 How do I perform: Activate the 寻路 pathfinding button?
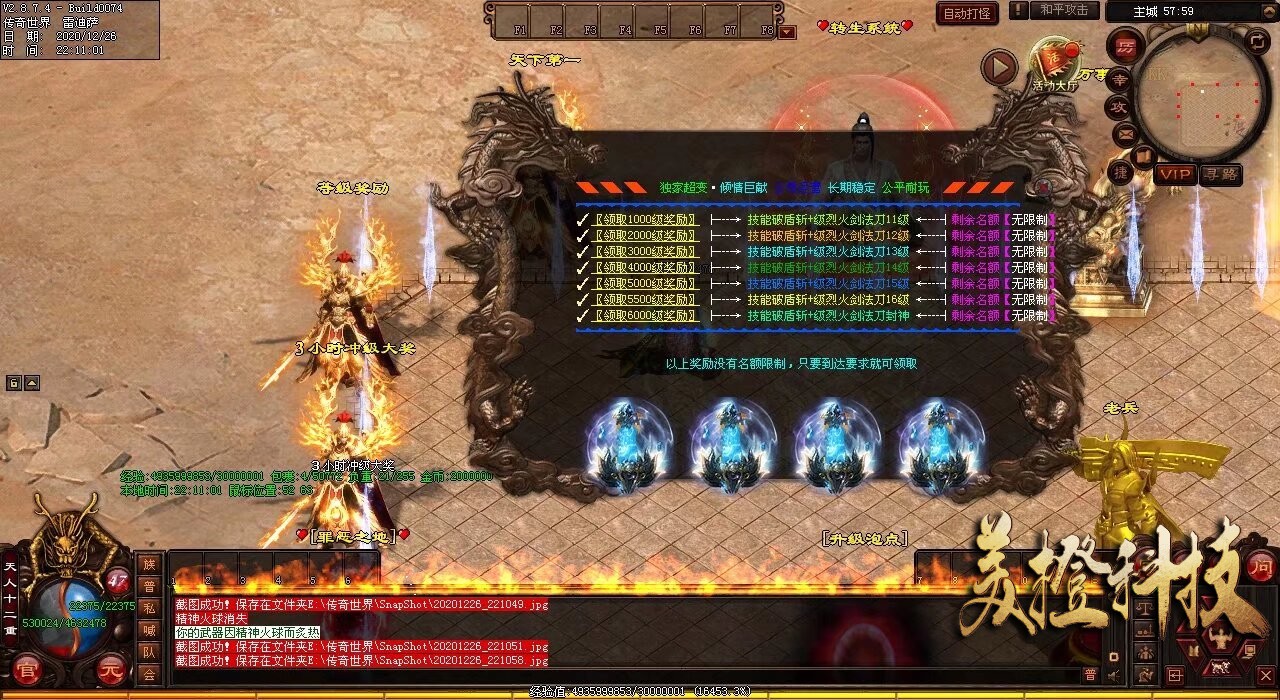coord(1221,173)
